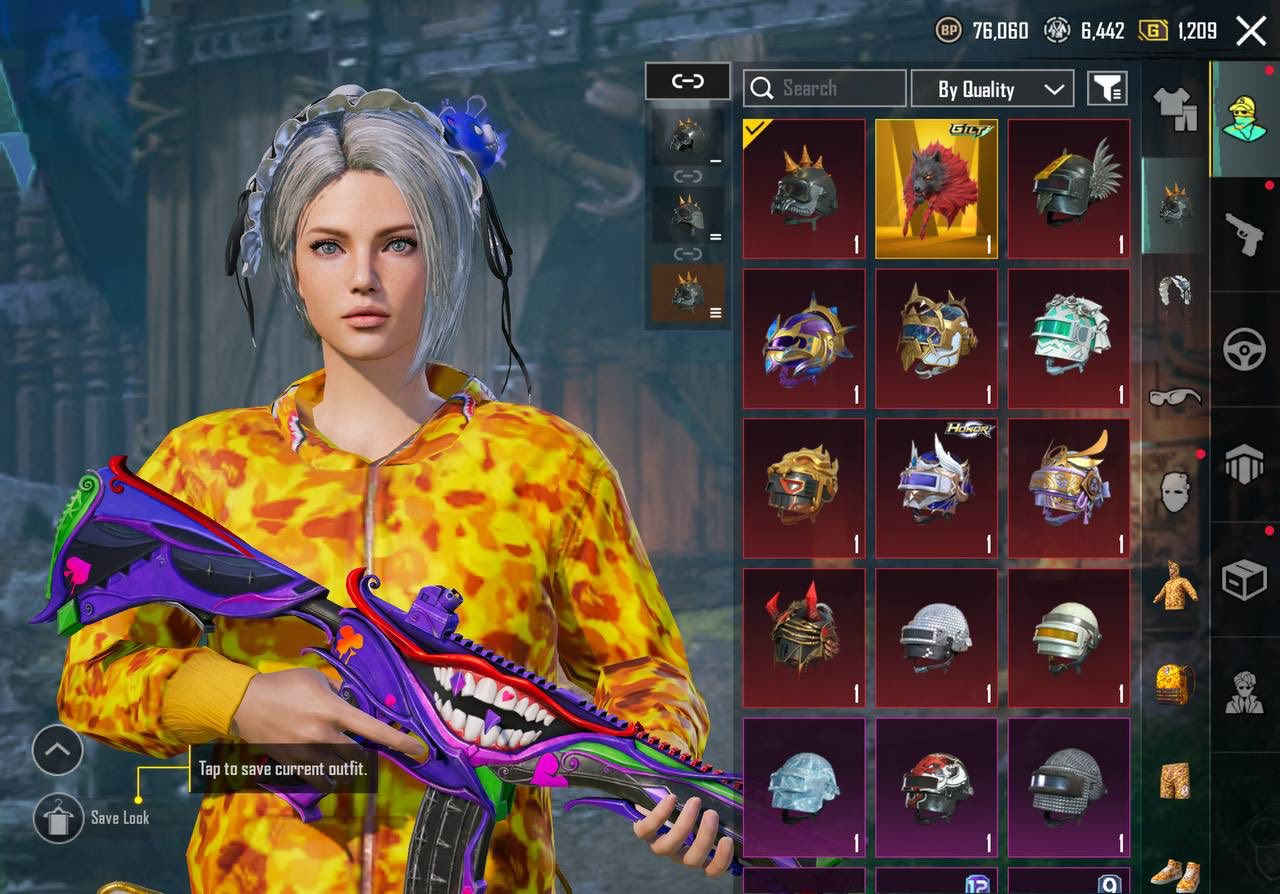The image size is (1280, 894).
Task: Select the shirt and pants outfit category
Action: tap(1175, 108)
